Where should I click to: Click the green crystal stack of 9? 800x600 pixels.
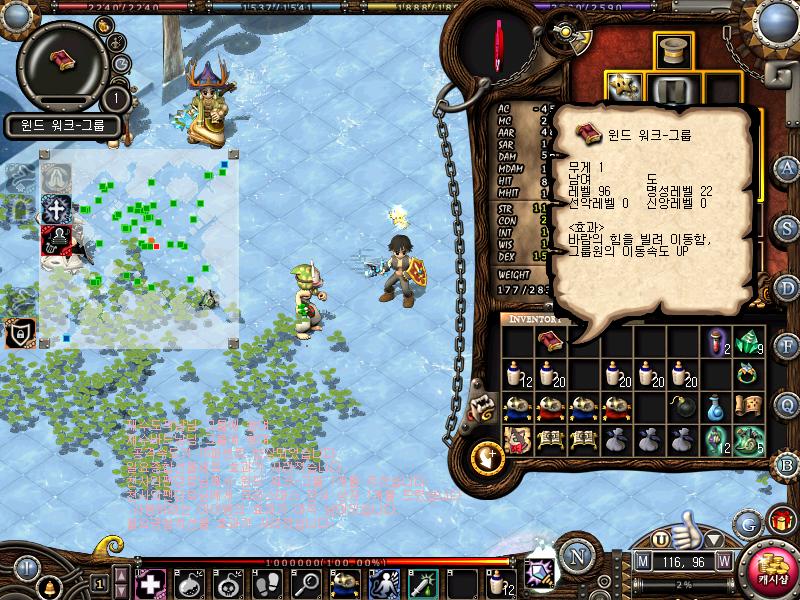[748, 341]
